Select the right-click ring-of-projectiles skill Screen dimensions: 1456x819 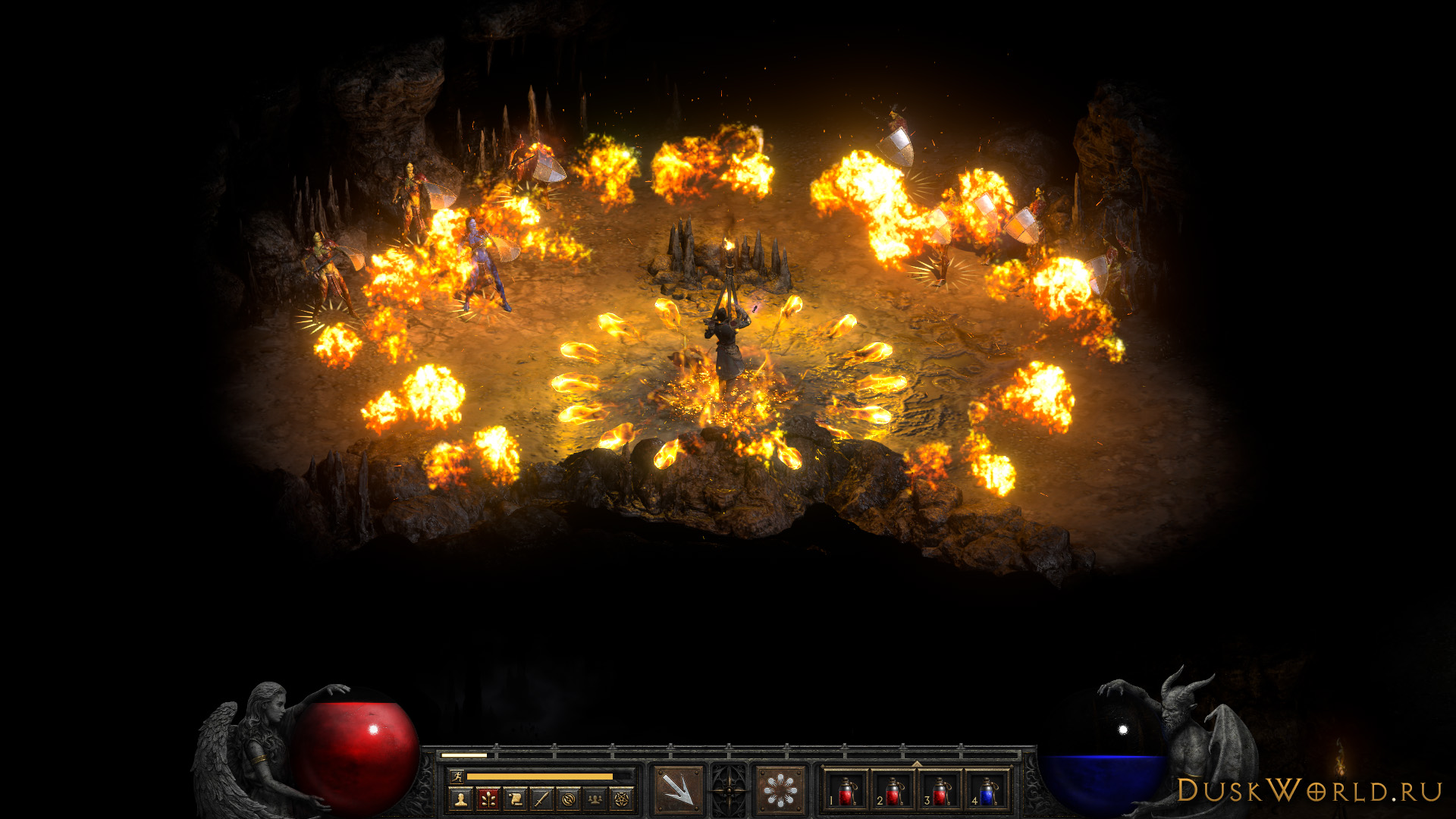780,791
